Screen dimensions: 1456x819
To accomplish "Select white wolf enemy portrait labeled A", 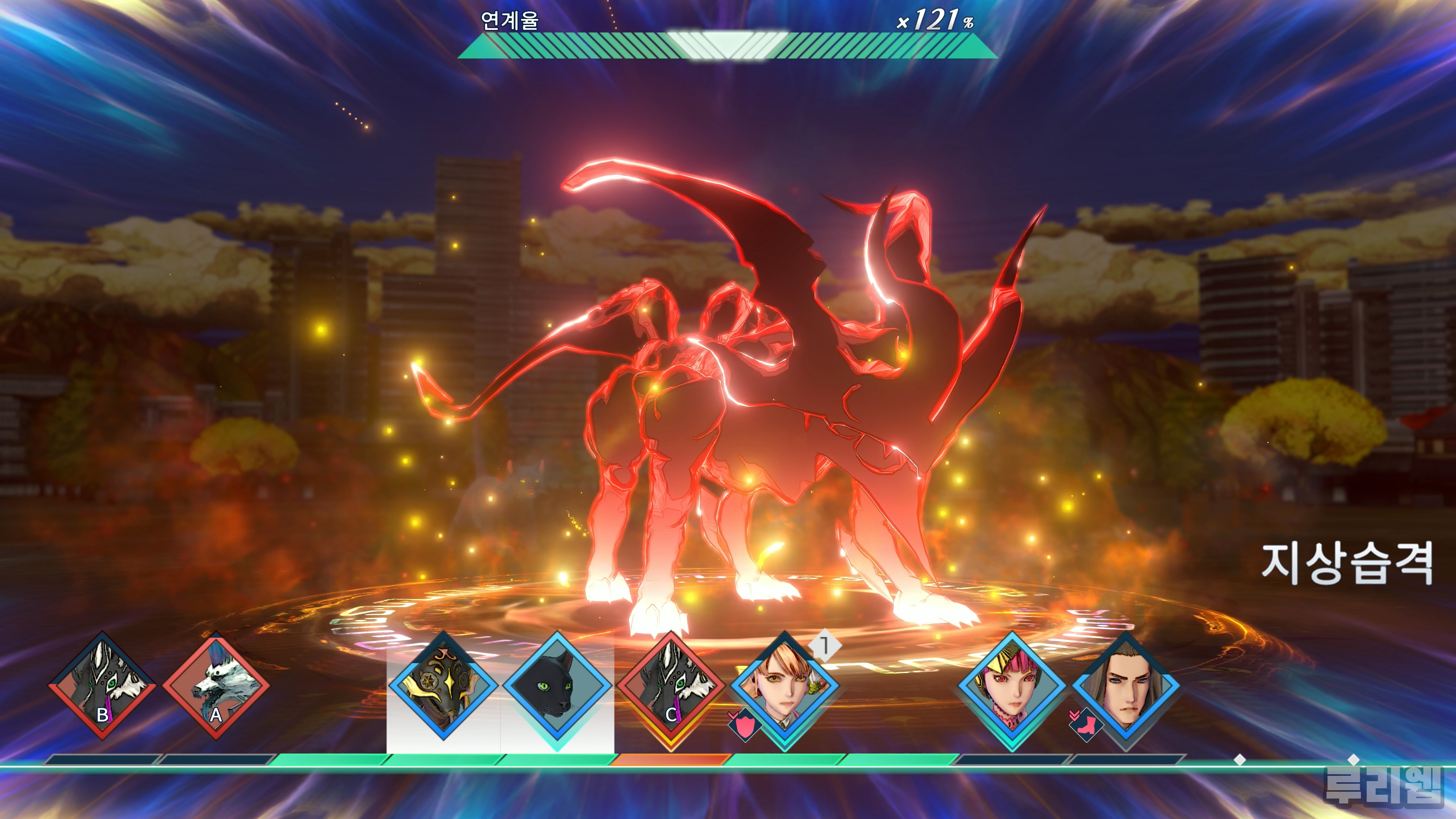I will 216,686.
